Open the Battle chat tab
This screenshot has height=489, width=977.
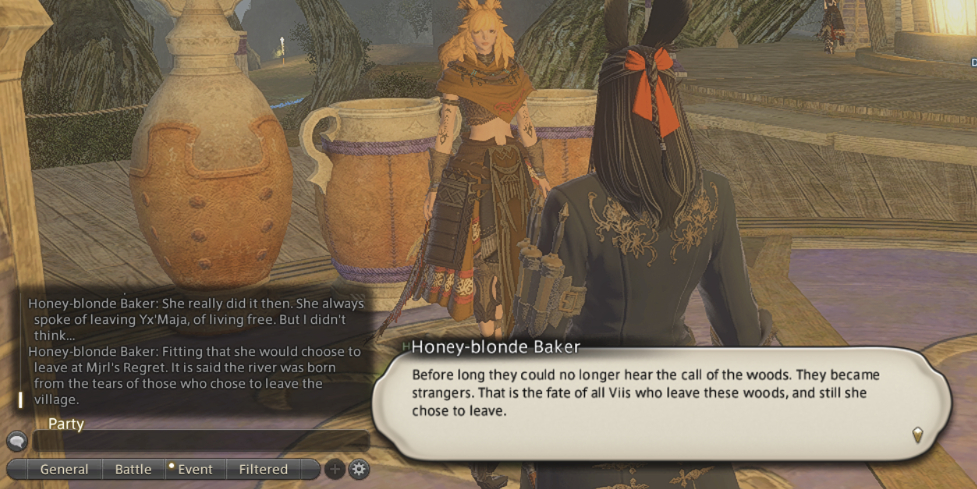133,469
